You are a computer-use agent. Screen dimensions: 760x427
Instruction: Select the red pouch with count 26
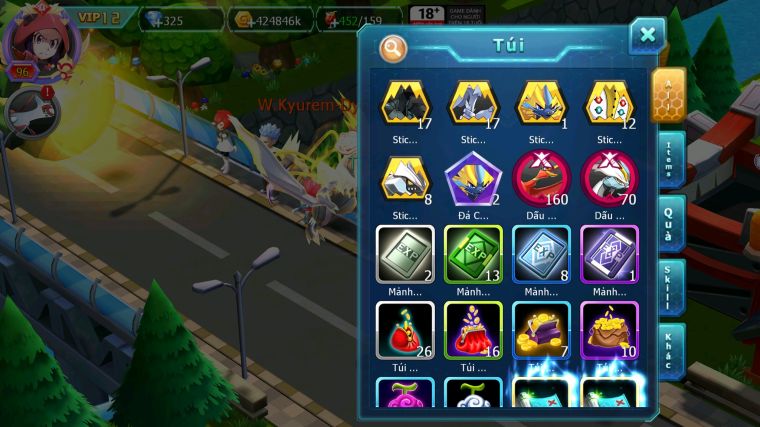(x=405, y=330)
